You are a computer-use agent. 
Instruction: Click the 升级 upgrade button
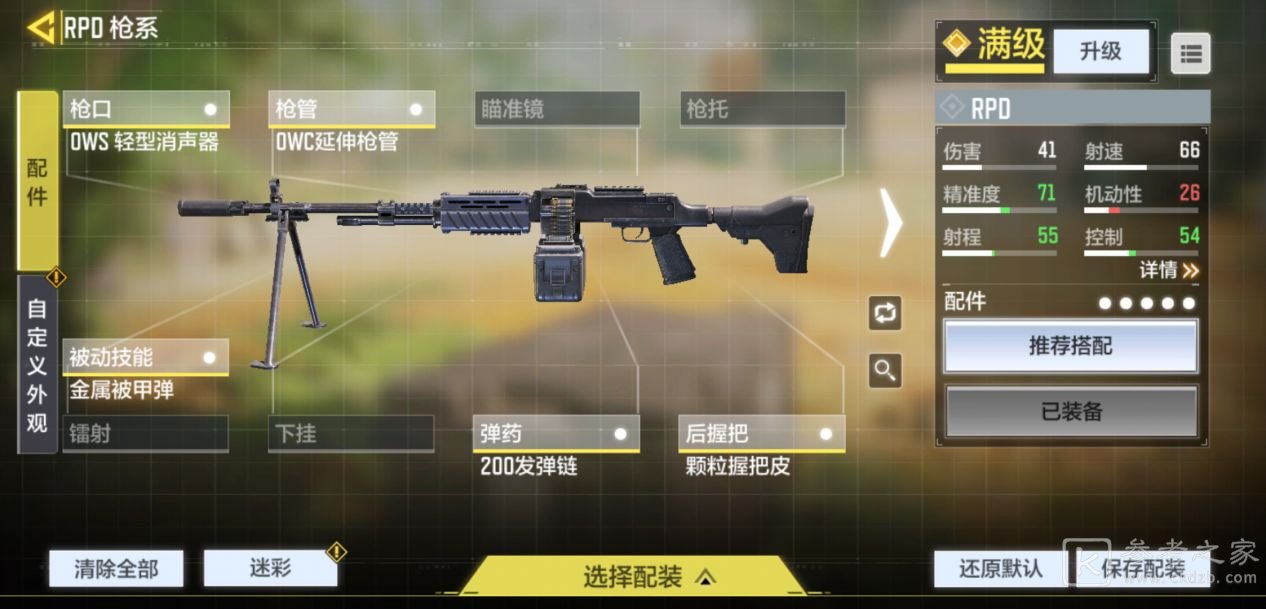pos(1100,51)
